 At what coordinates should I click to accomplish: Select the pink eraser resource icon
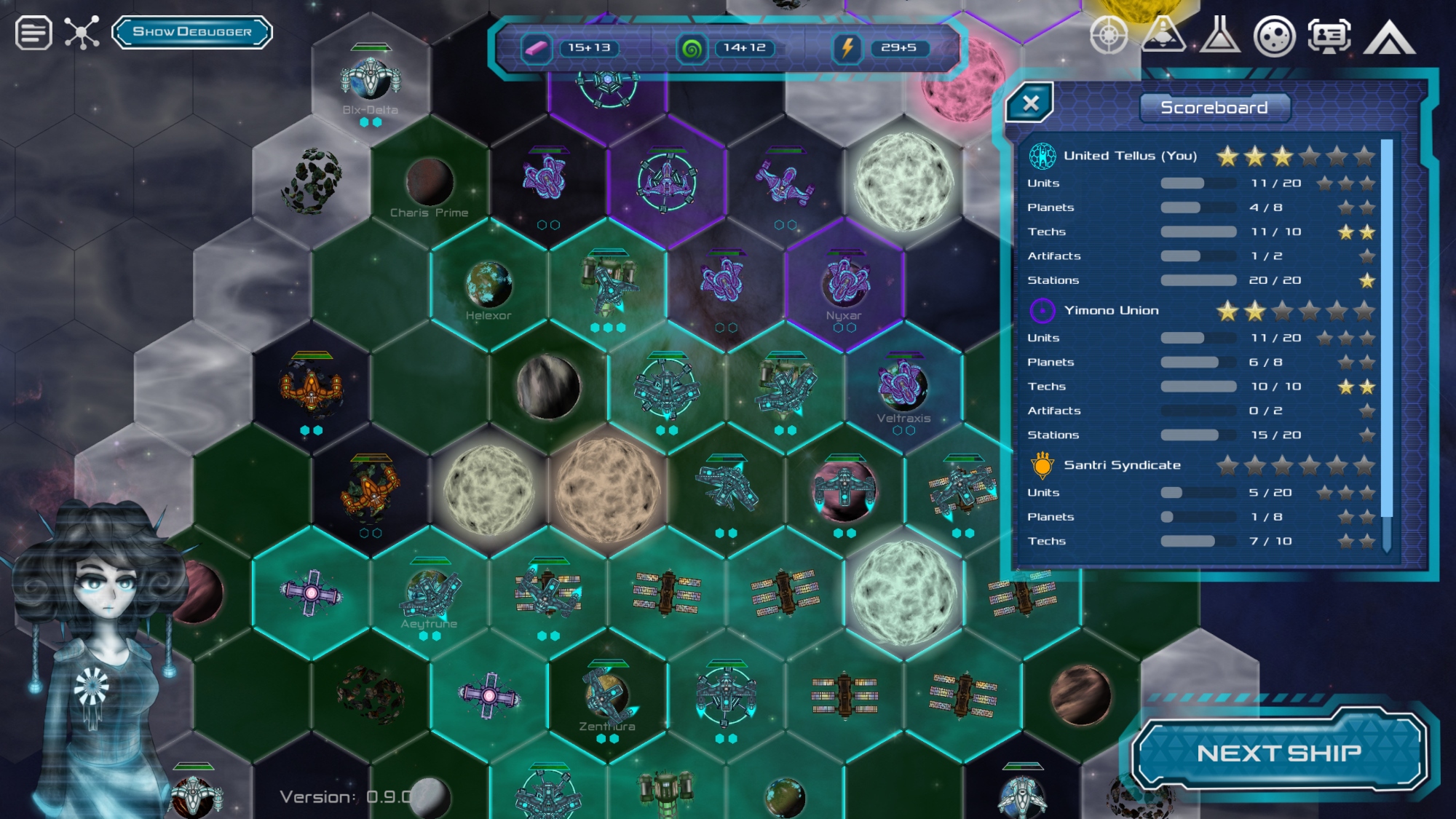pos(536,48)
